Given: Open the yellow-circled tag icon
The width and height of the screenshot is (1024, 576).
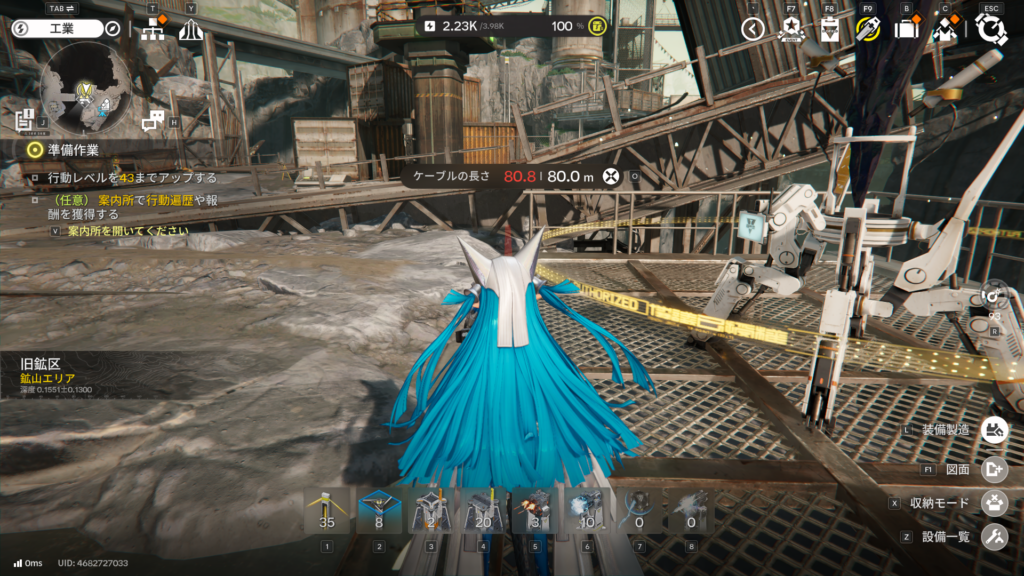Looking at the screenshot, I should [867, 29].
